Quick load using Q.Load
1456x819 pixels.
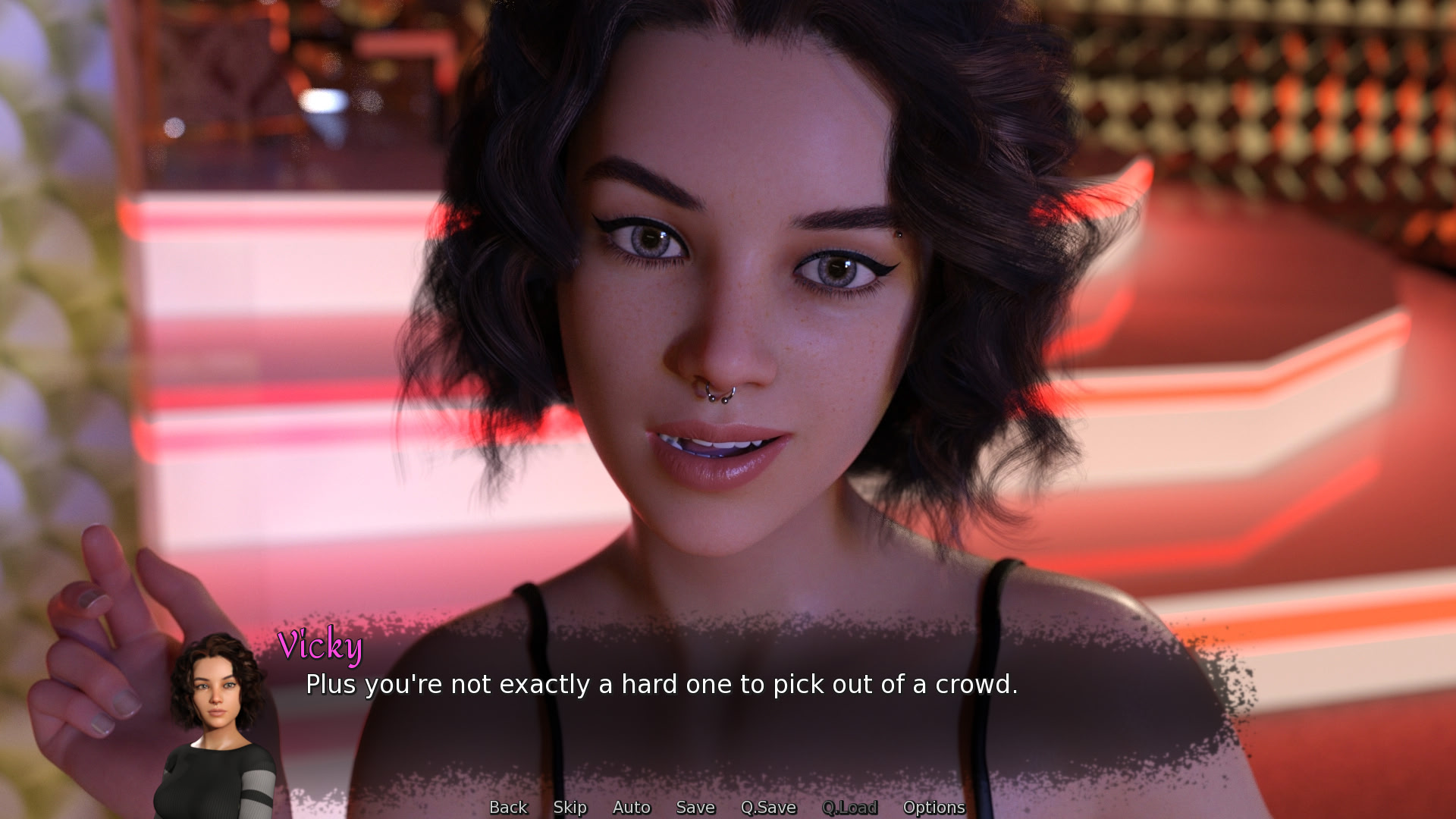point(849,808)
